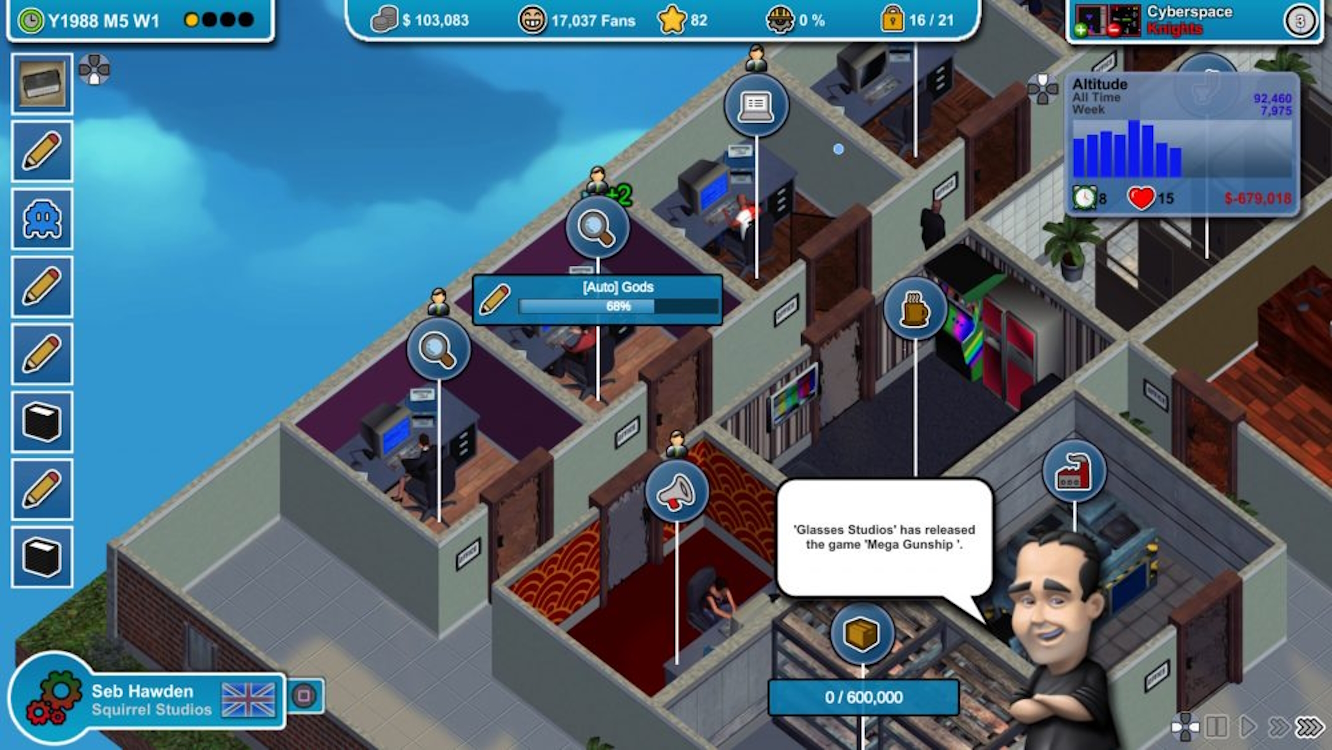Open the coffee cup lounge room icon
The image size is (1332, 750).
(x=914, y=309)
